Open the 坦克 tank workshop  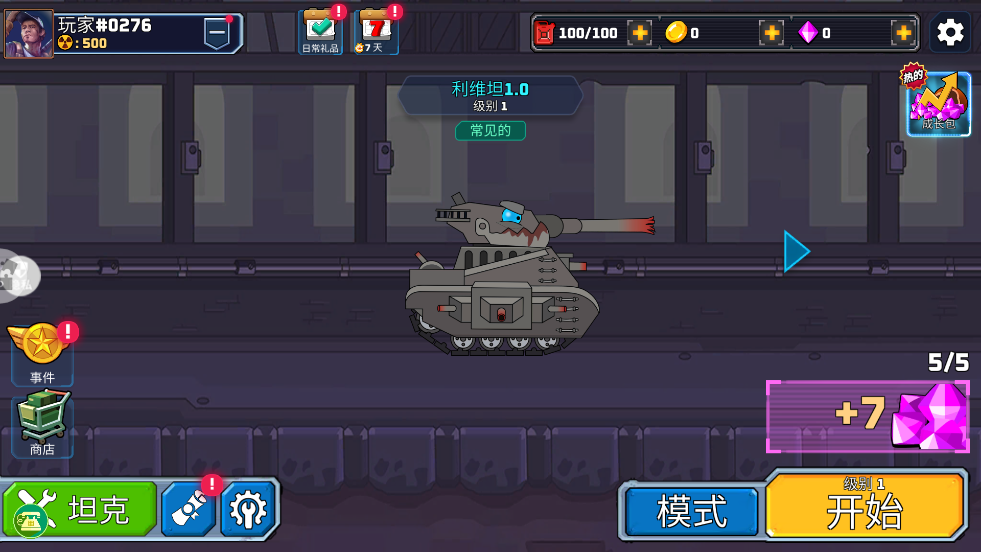pyautogui.click(x=99, y=509)
